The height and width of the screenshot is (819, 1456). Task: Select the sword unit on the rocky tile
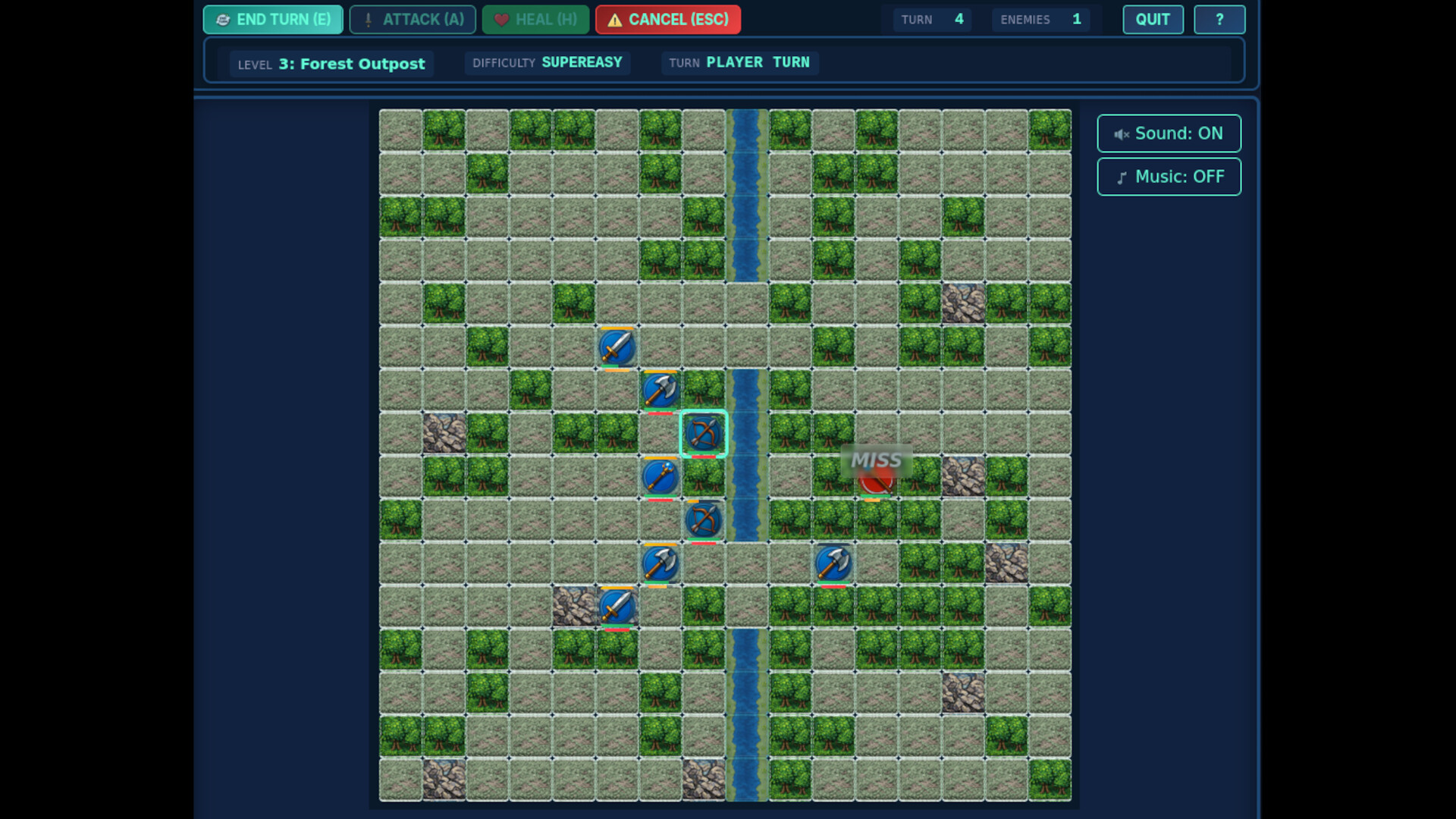click(617, 606)
